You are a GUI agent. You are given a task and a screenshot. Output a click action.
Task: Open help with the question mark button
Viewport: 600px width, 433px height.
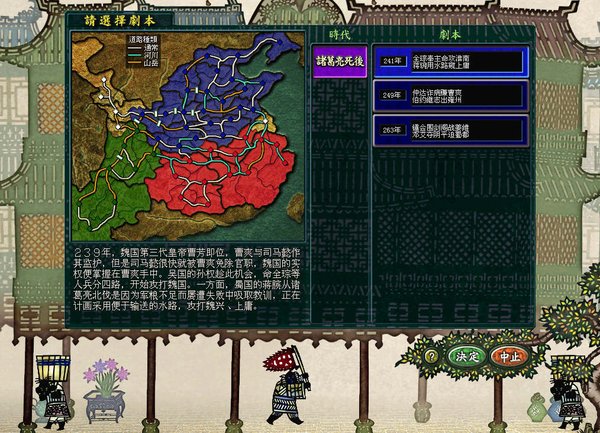click(431, 355)
